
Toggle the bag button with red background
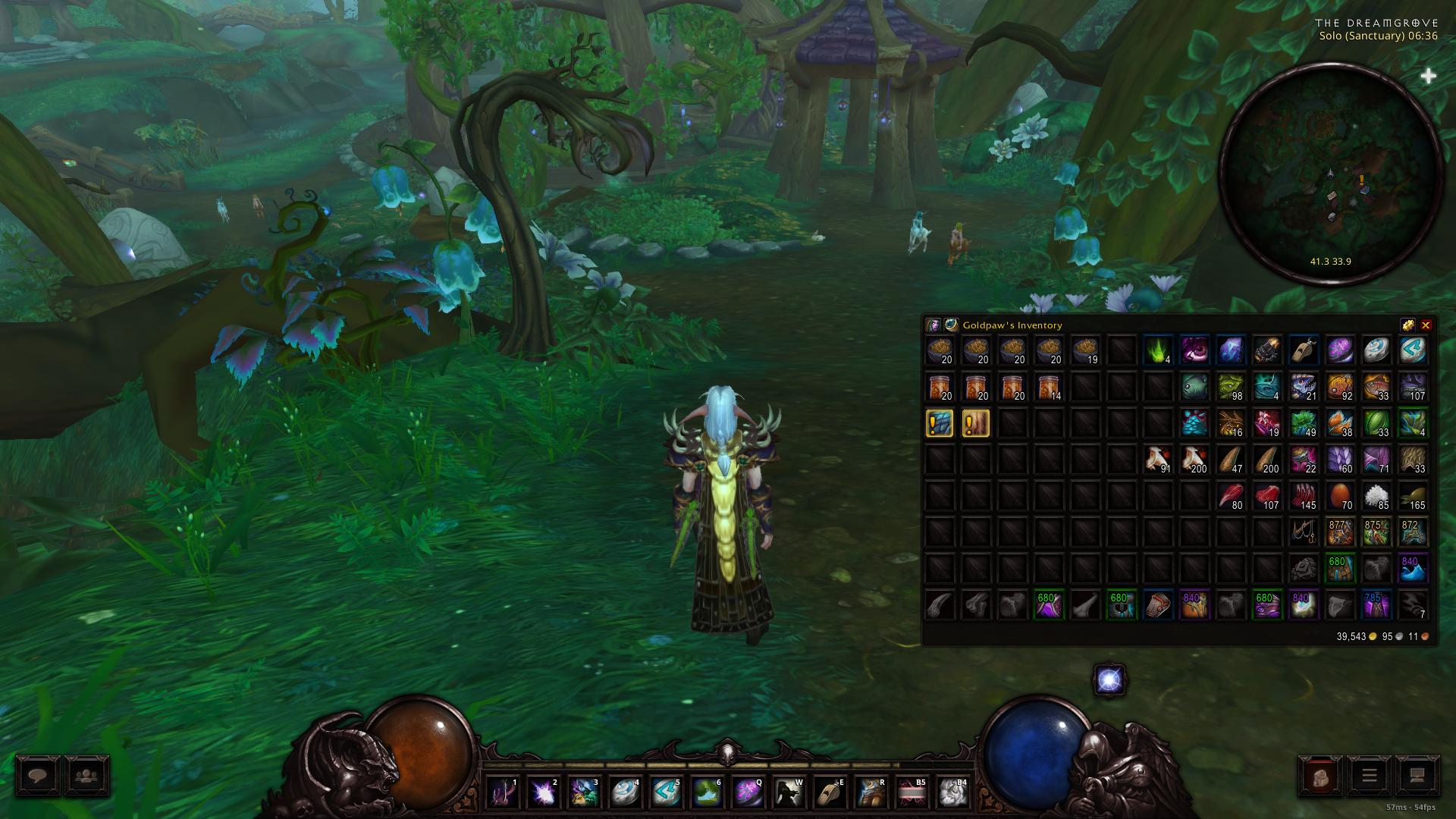pyautogui.click(x=1320, y=777)
